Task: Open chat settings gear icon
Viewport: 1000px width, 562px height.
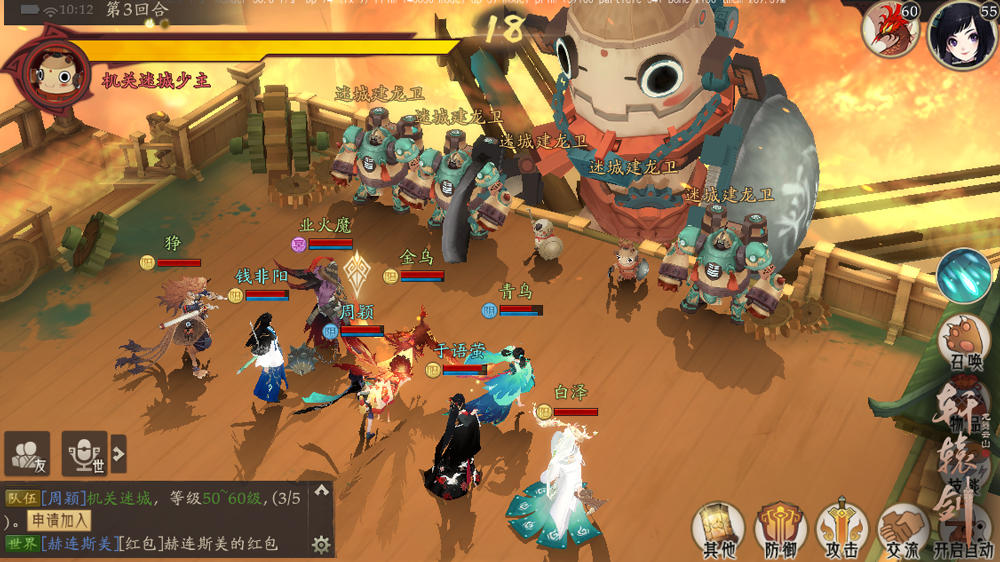Action: (x=321, y=545)
